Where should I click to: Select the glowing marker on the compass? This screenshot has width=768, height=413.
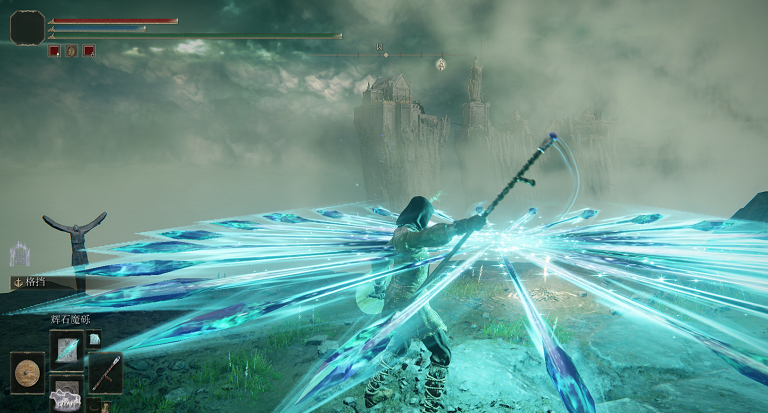(x=440, y=64)
